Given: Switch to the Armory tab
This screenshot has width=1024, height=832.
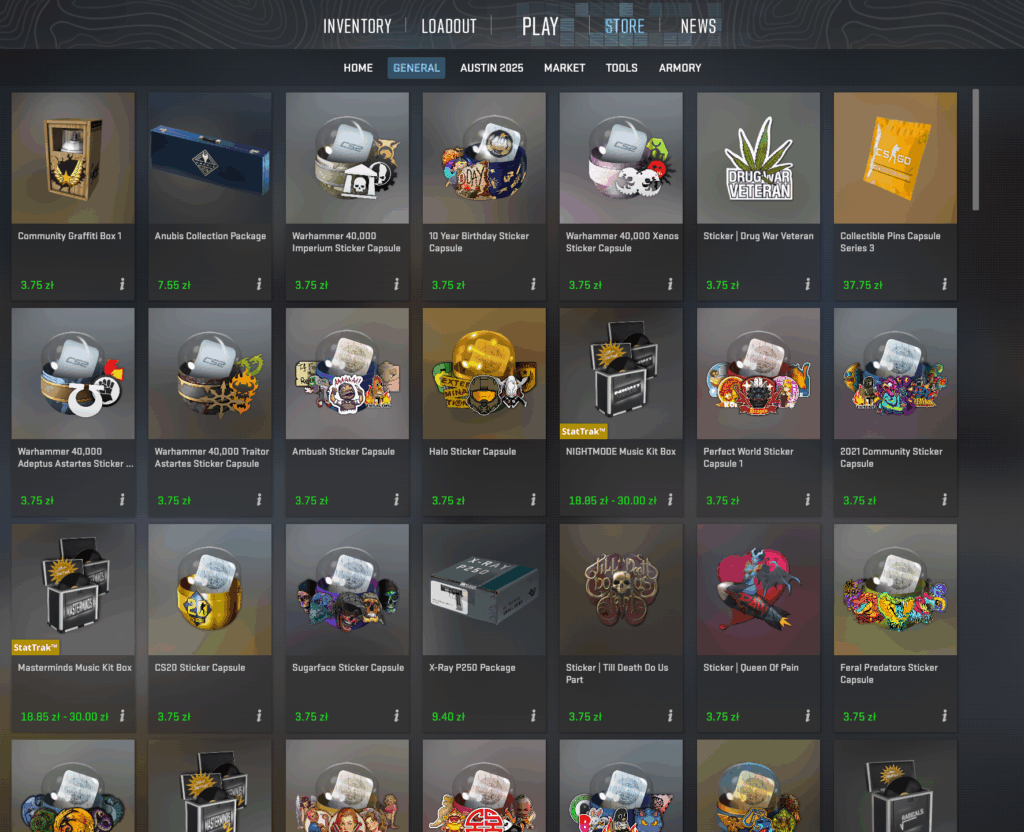Looking at the screenshot, I should pyautogui.click(x=680, y=68).
